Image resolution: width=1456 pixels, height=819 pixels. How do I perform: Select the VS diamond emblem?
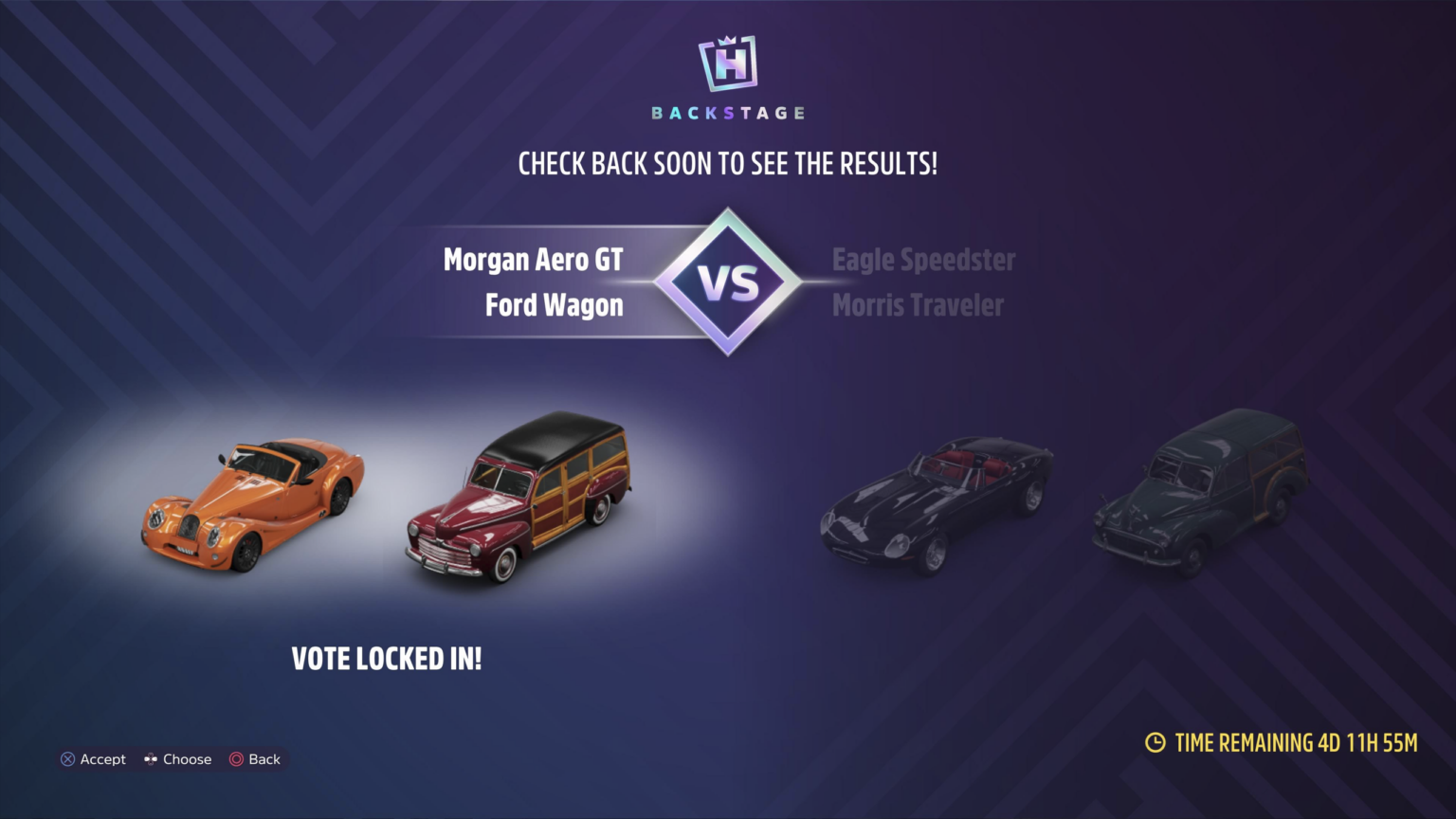click(727, 281)
